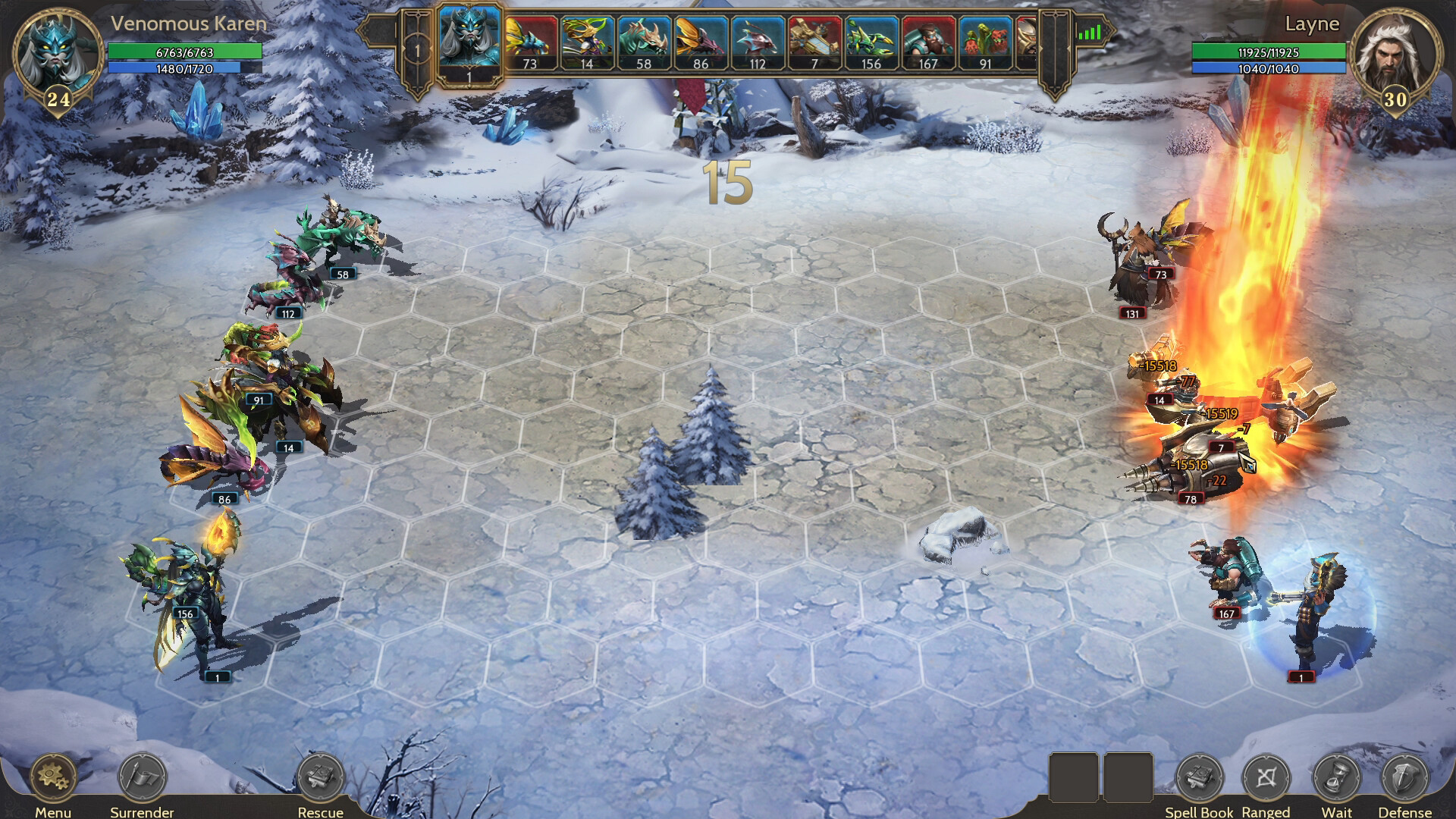
Task: Select the active hero in turn order bar
Action: click(x=469, y=42)
